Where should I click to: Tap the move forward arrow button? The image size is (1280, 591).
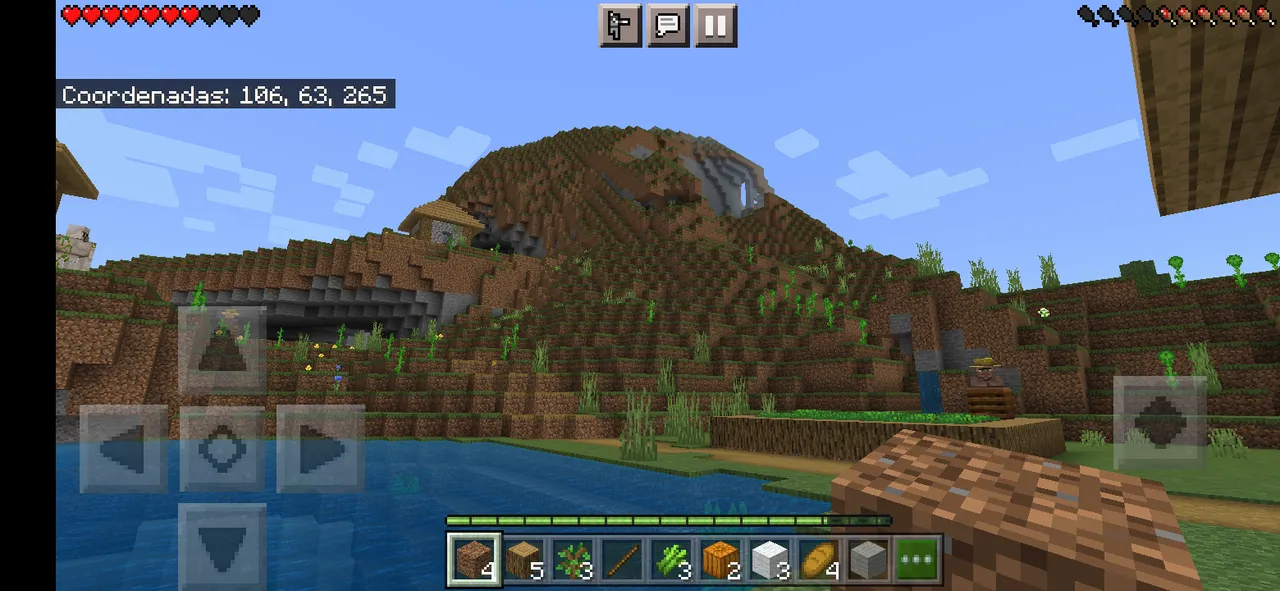[222, 350]
